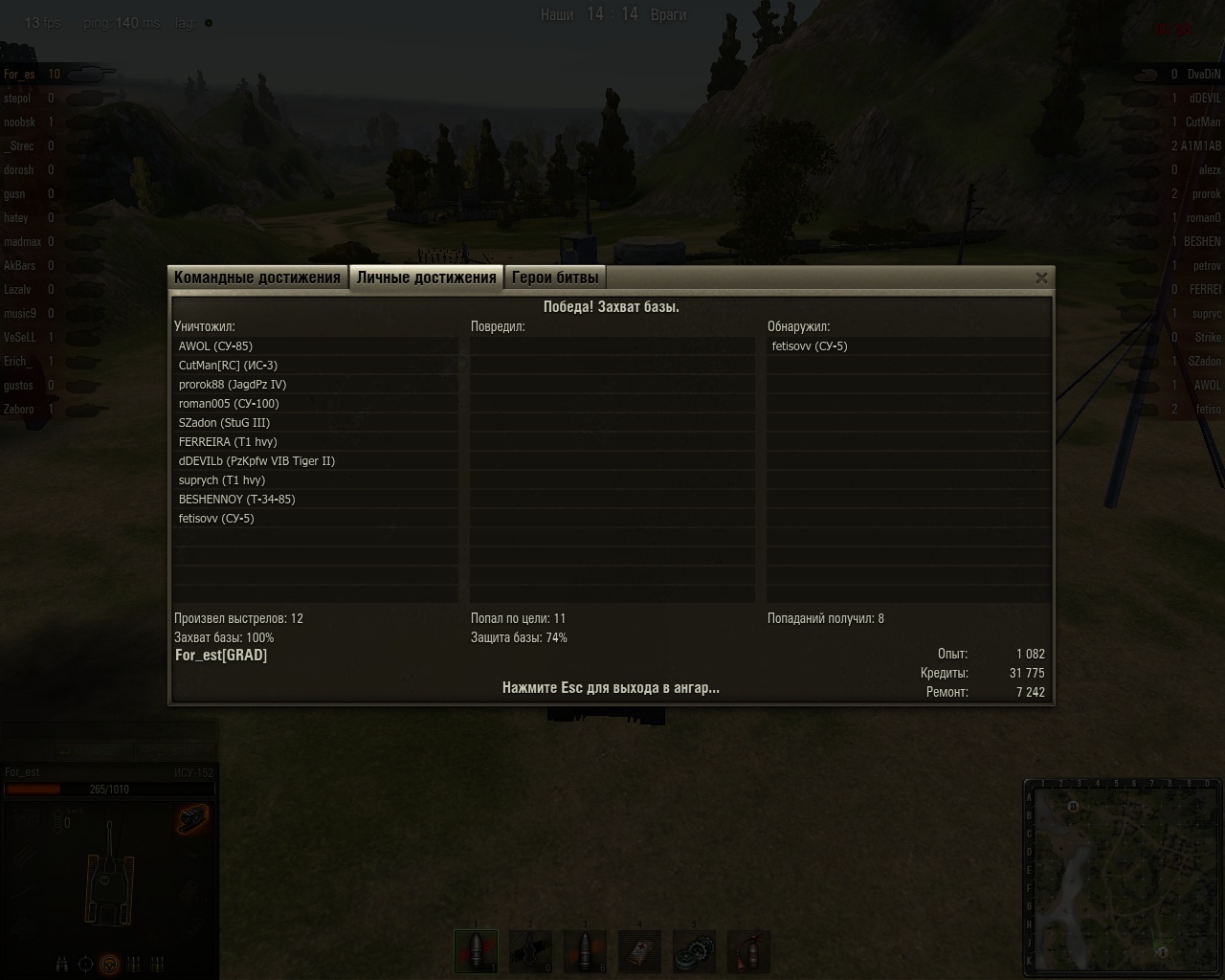1225x980 pixels.
Task: Select player stepol in the allied team list
Action: [18, 99]
